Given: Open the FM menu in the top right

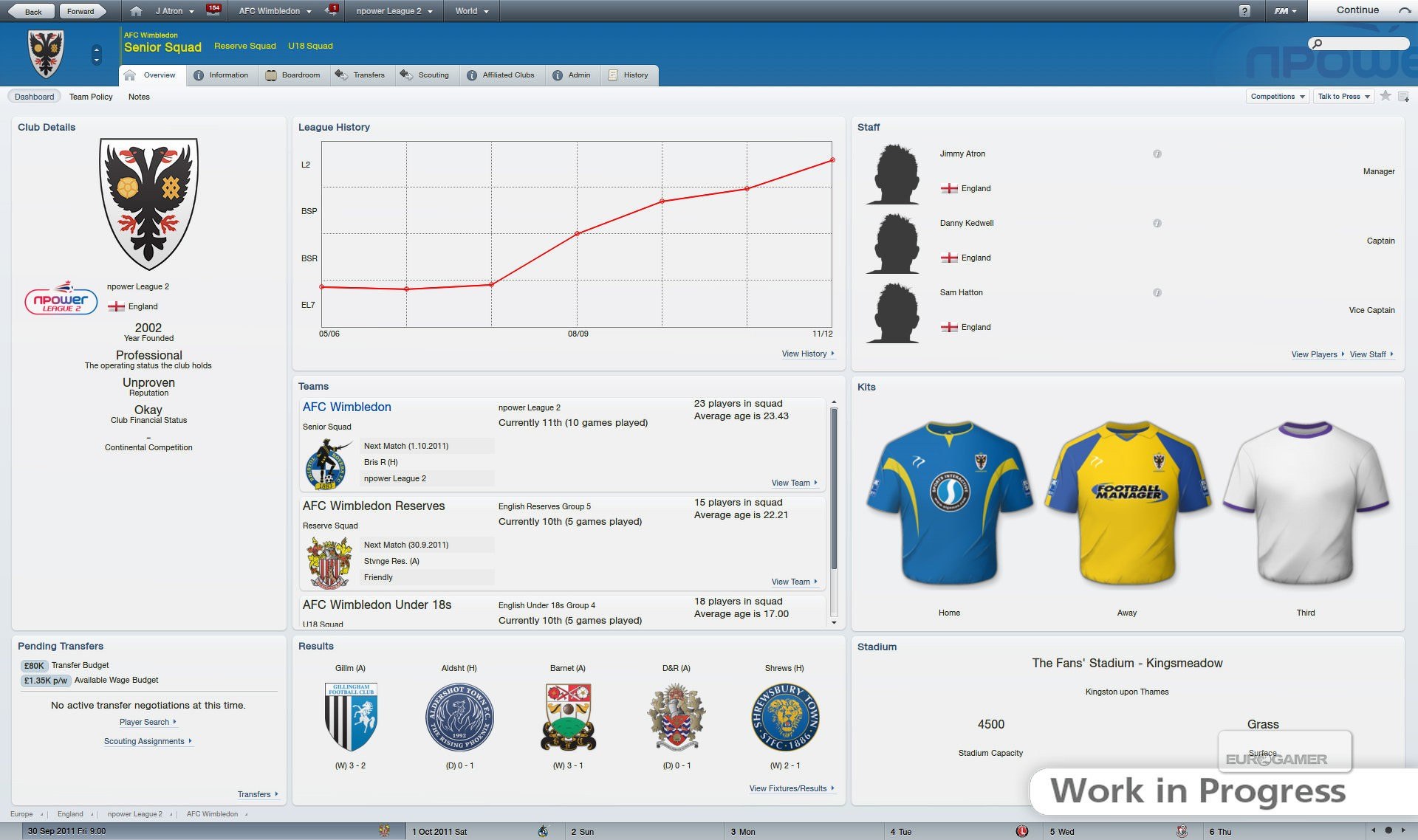Looking at the screenshot, I should (x=1285, y=10).
